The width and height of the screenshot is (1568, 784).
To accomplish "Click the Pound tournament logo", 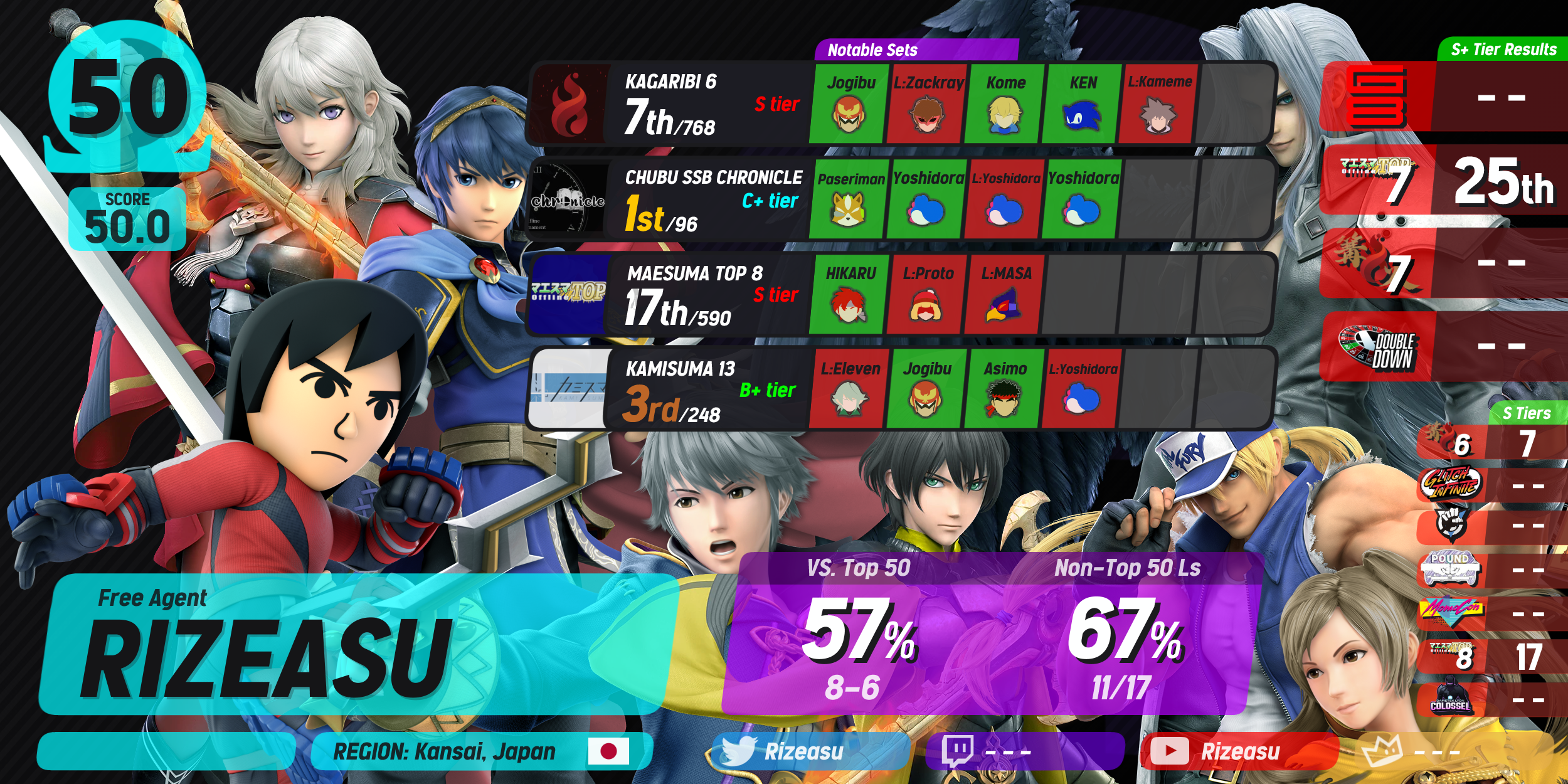I will pos(1451,569).
